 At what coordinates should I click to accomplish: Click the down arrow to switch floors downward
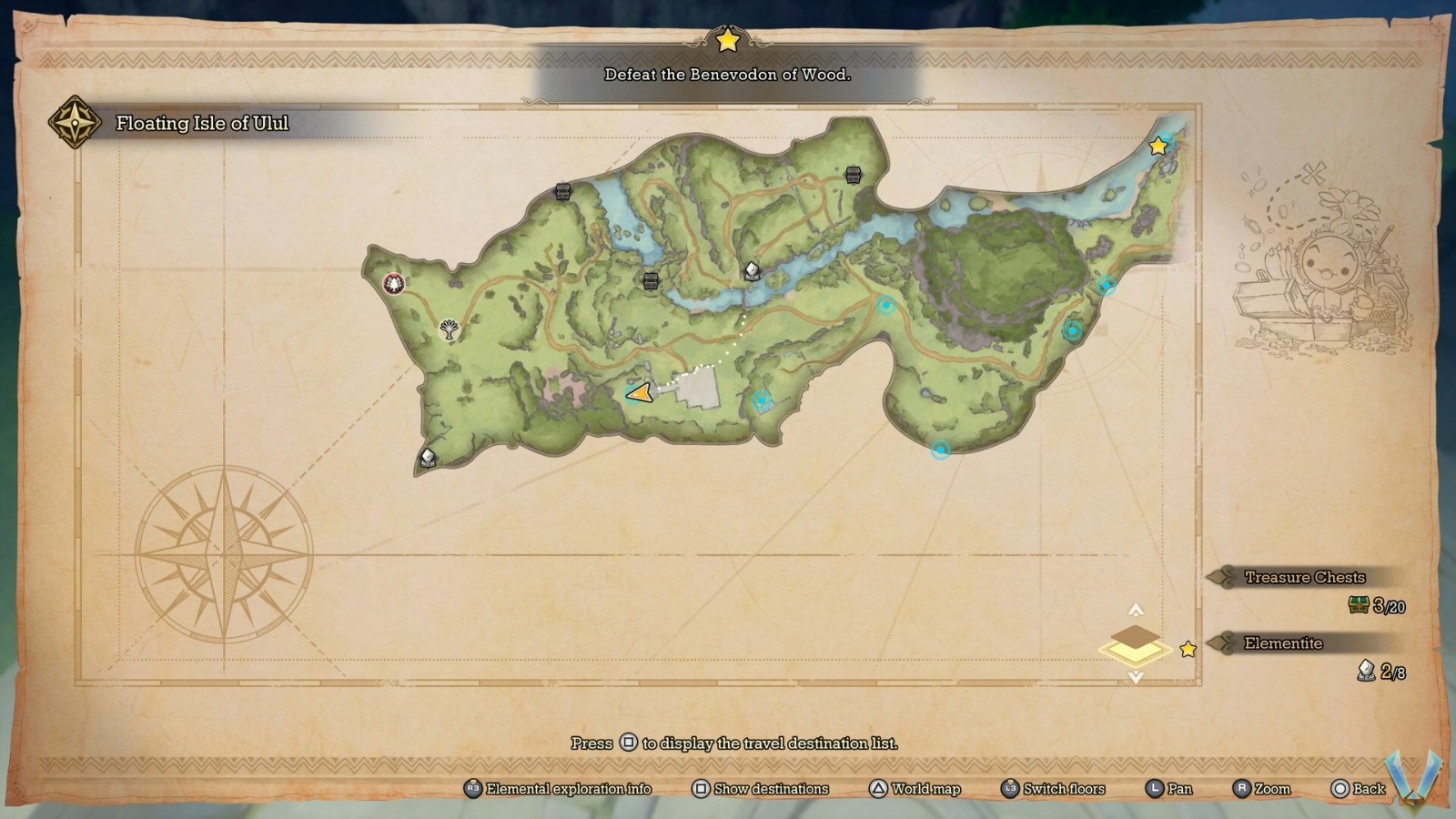(1135, 675)
